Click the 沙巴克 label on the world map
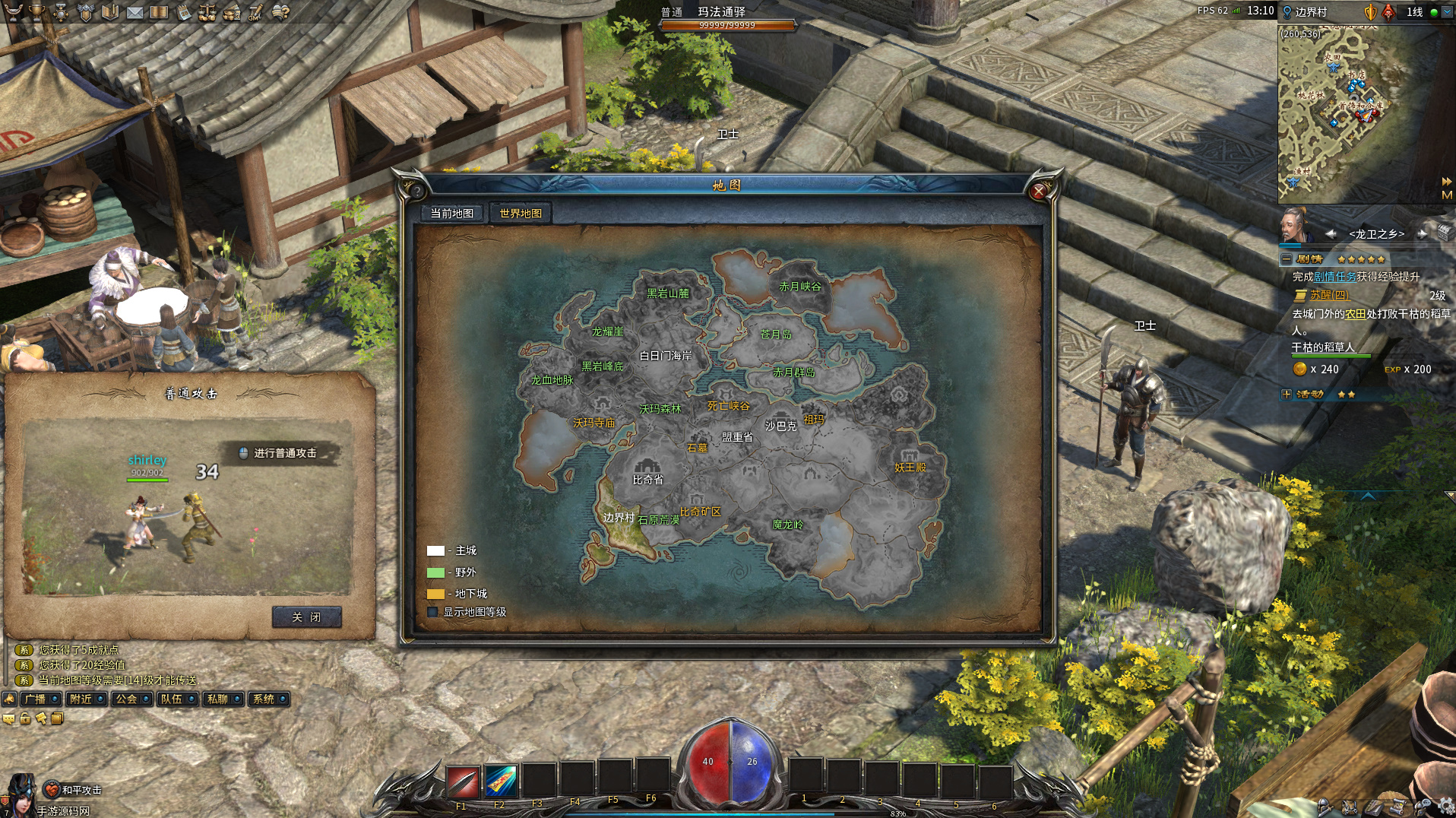The width and height of the screenshot is (1456, 818). coord(780,426)
